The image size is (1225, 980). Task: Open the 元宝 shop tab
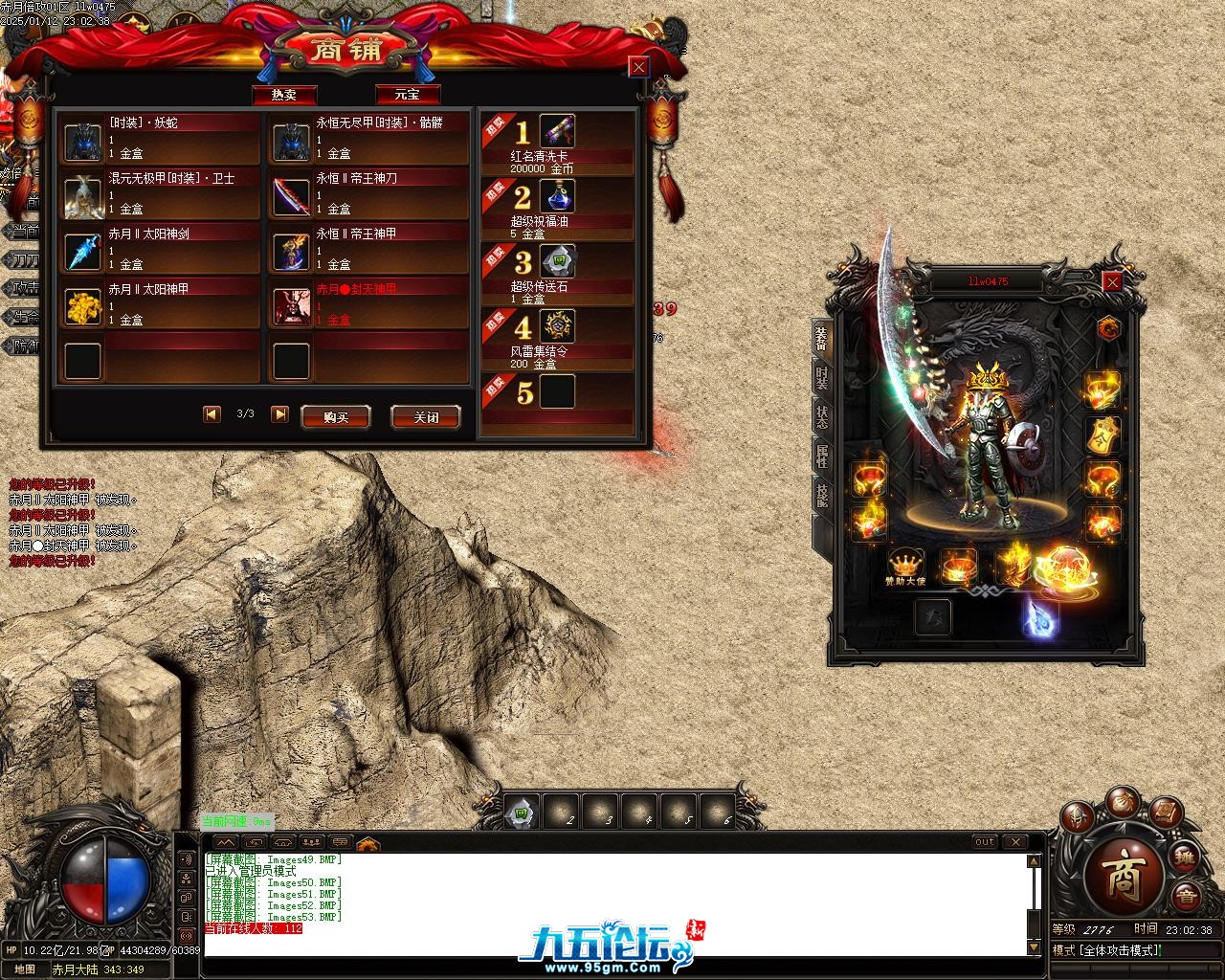tap(408, 95)
